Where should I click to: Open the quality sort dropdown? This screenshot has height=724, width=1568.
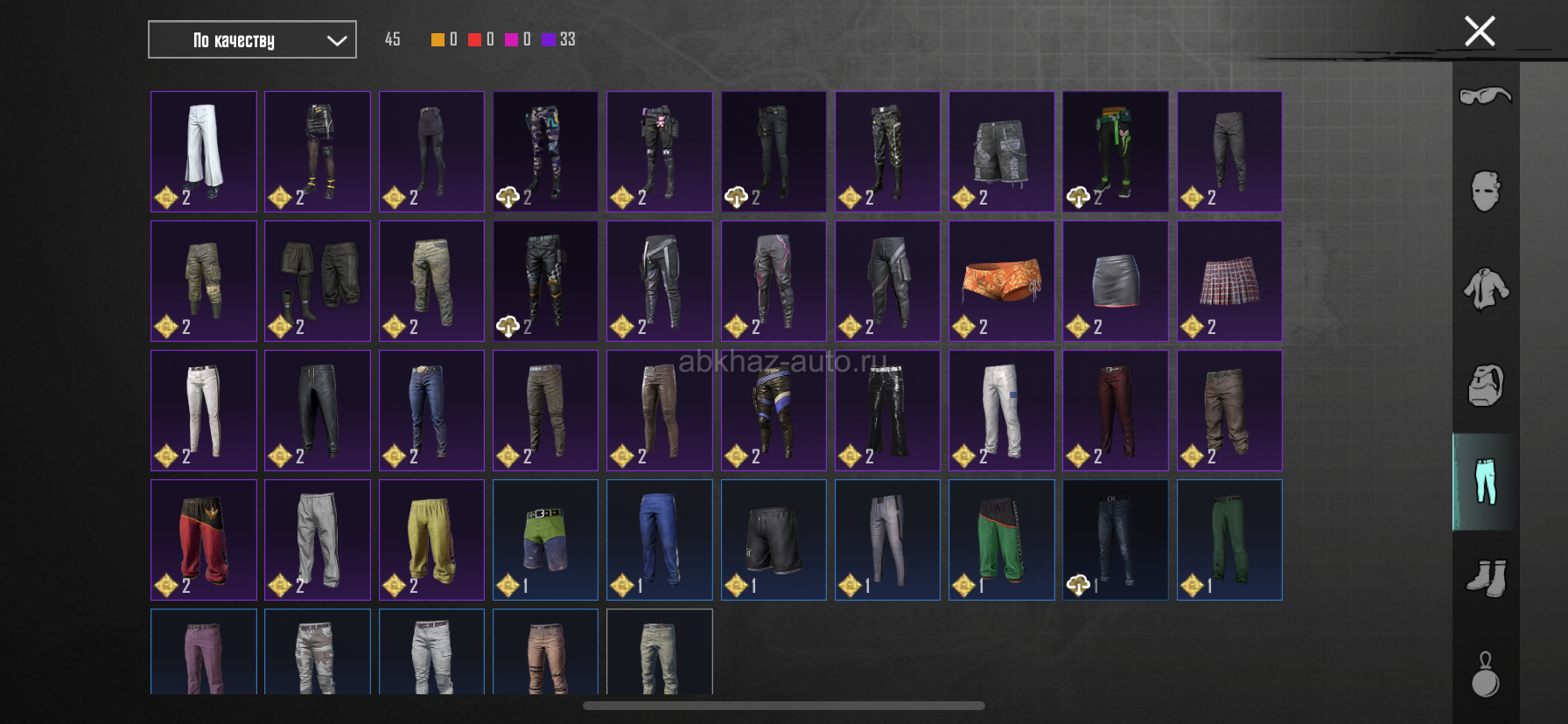click(x=252, y=40)
